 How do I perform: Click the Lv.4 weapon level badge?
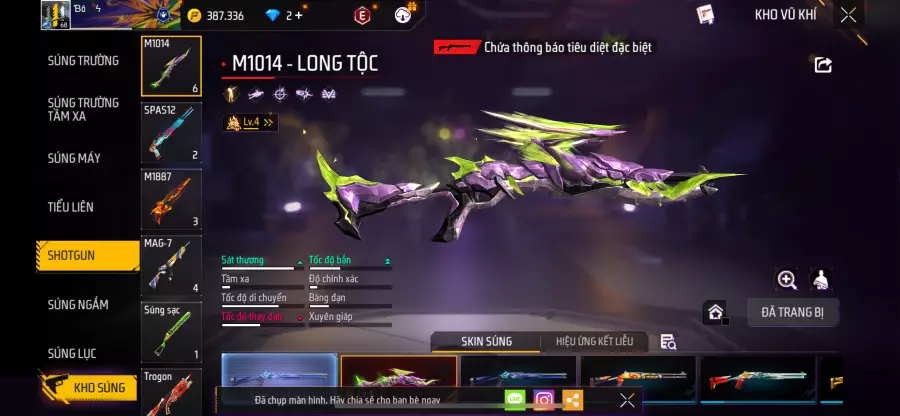(250, 122)
